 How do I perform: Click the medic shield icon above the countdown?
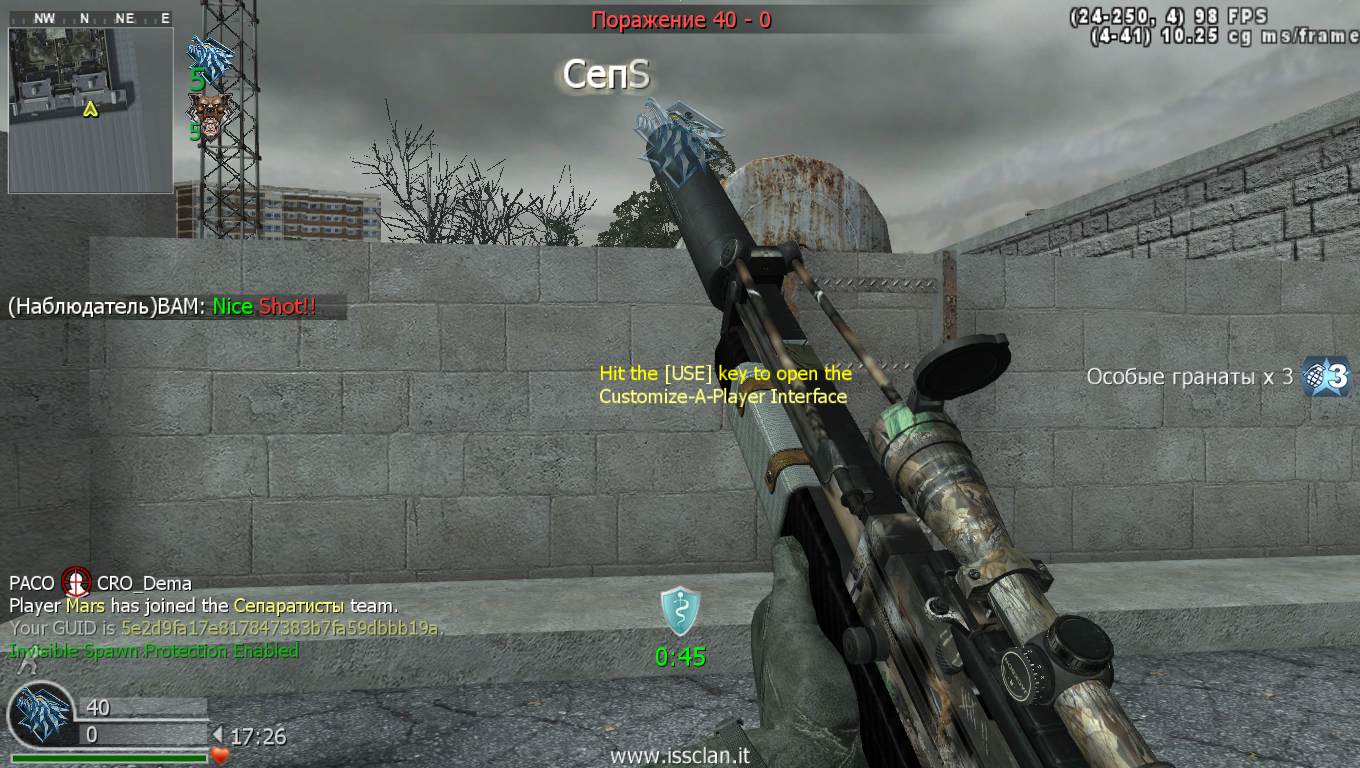coord(680,611)
